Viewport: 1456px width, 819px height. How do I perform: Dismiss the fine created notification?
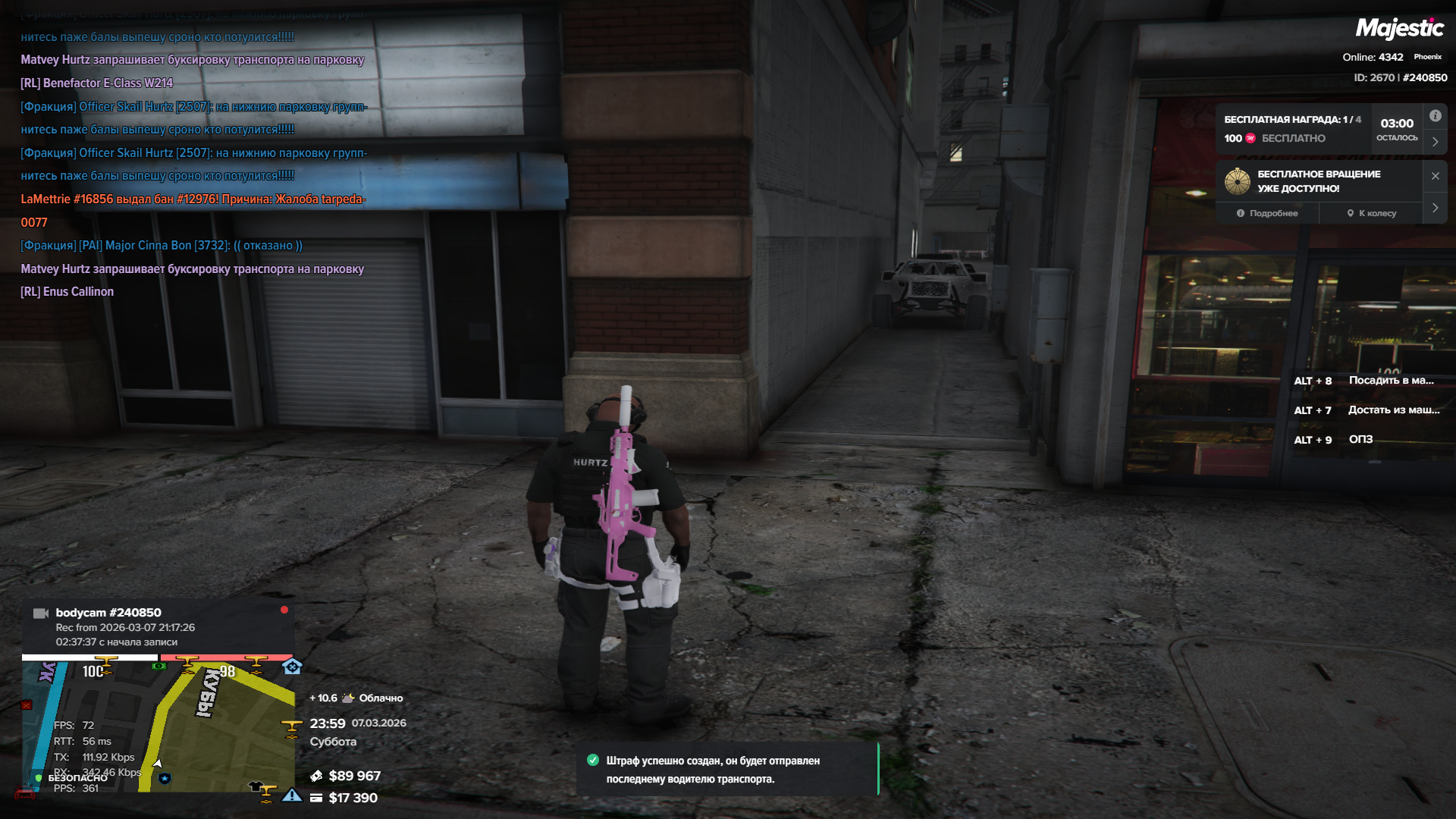click(726, 770)
